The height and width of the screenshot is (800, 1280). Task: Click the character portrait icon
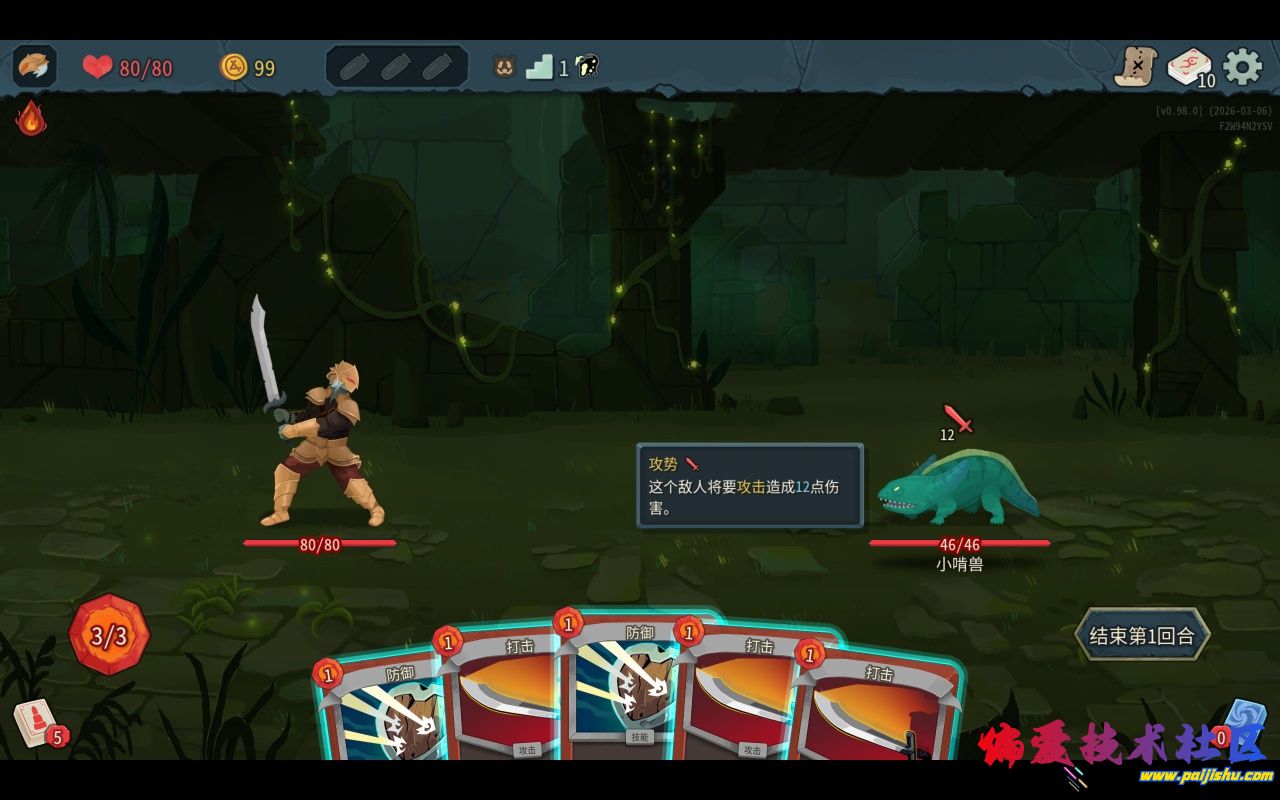35,66
